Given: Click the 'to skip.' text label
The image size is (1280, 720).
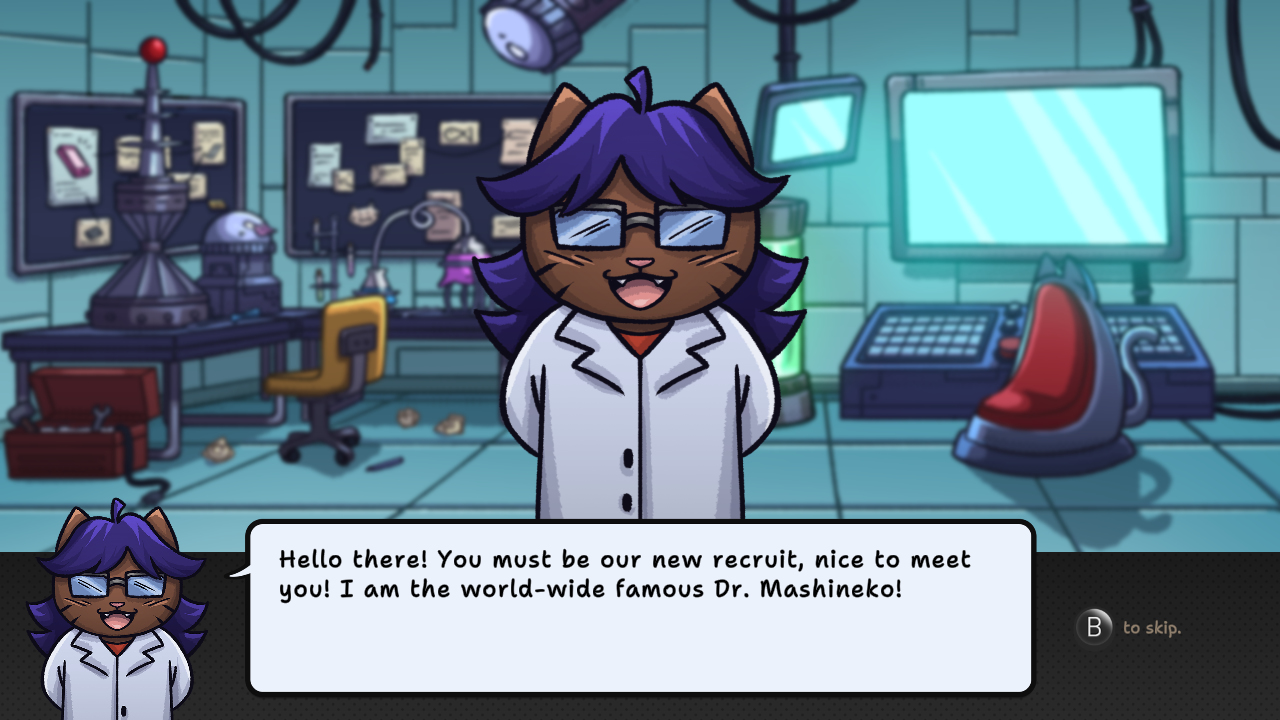Looking at the screenshot, I should 1150,628.
